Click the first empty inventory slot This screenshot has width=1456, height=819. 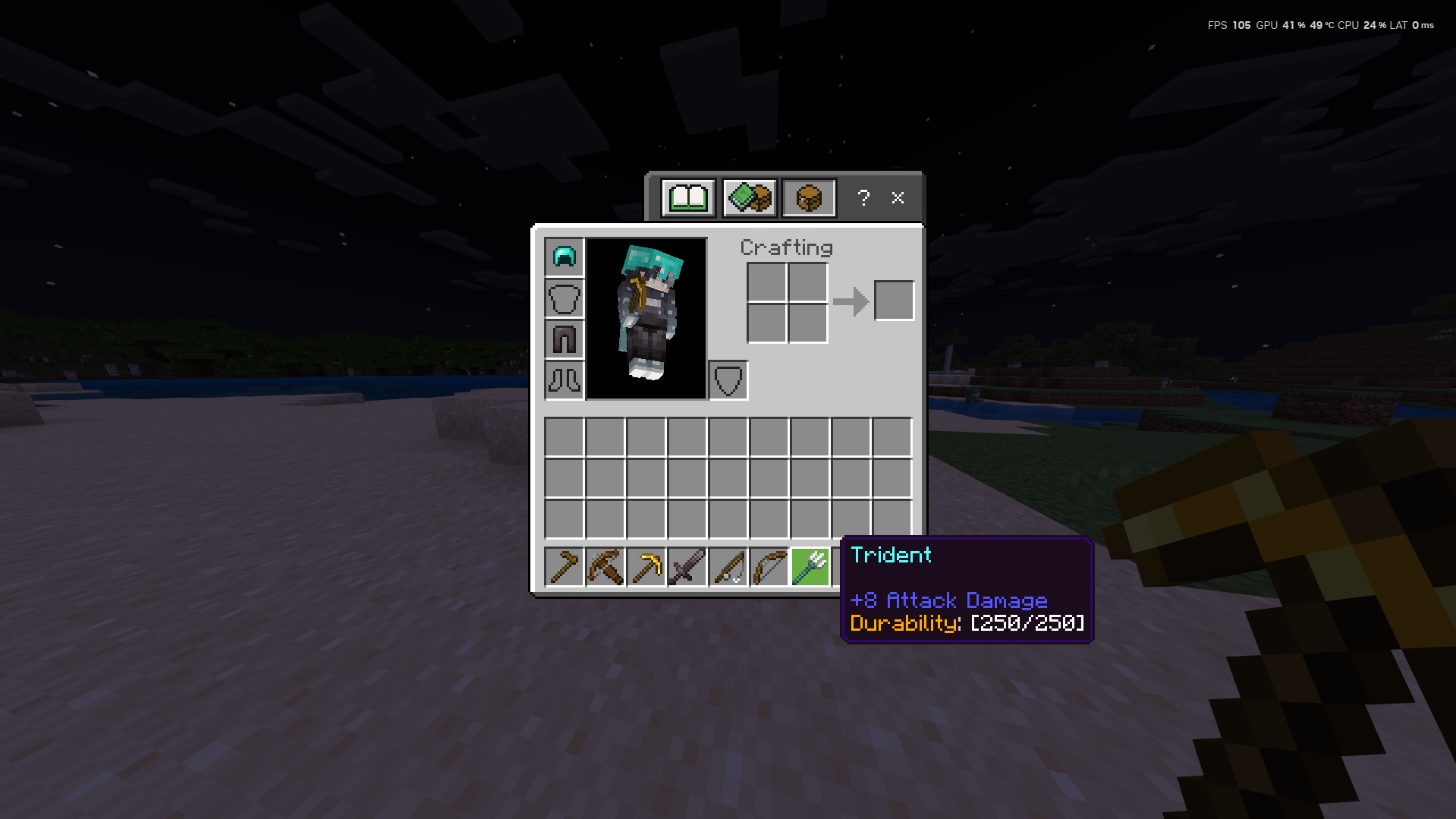564,436
